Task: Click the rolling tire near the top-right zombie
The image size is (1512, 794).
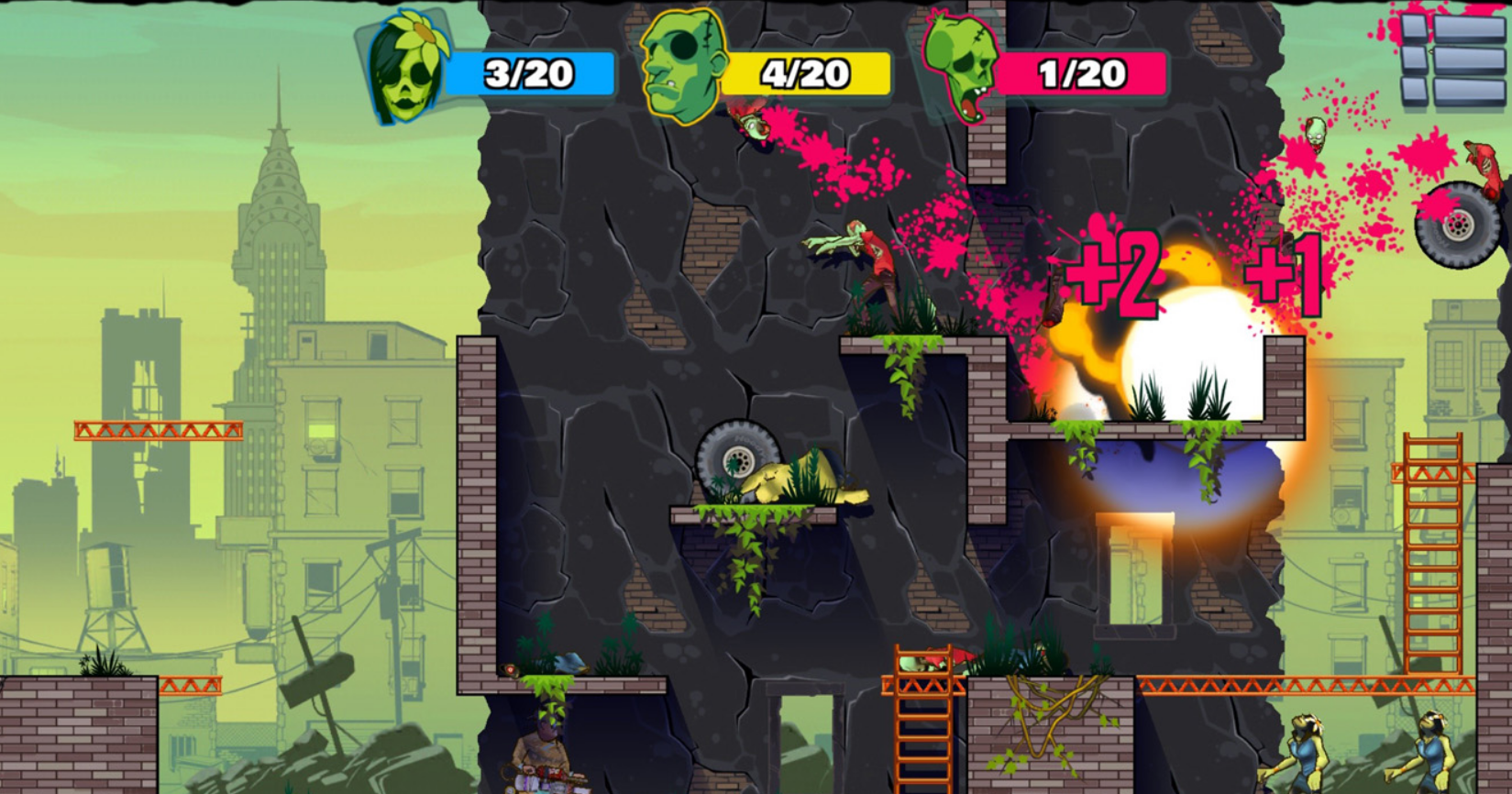Action: pos(1457,225)
